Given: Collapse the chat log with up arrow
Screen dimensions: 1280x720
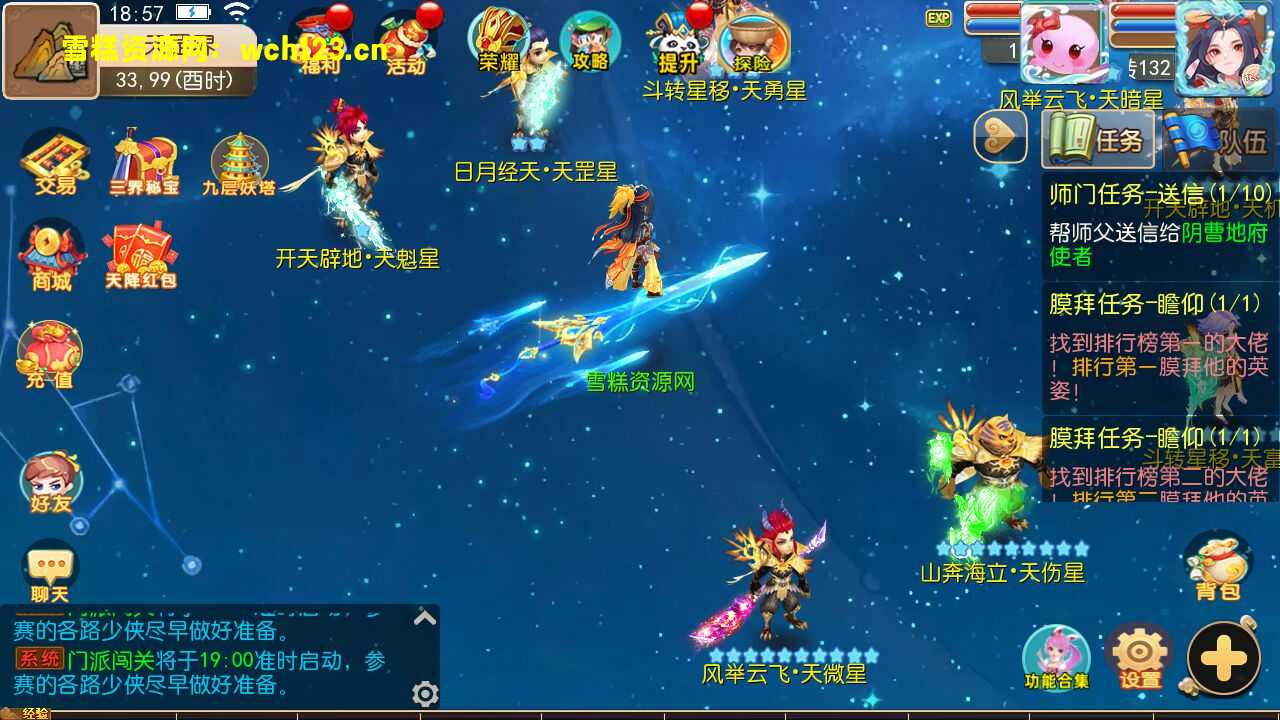Looking at the screenshot, I should click(425, 618).
